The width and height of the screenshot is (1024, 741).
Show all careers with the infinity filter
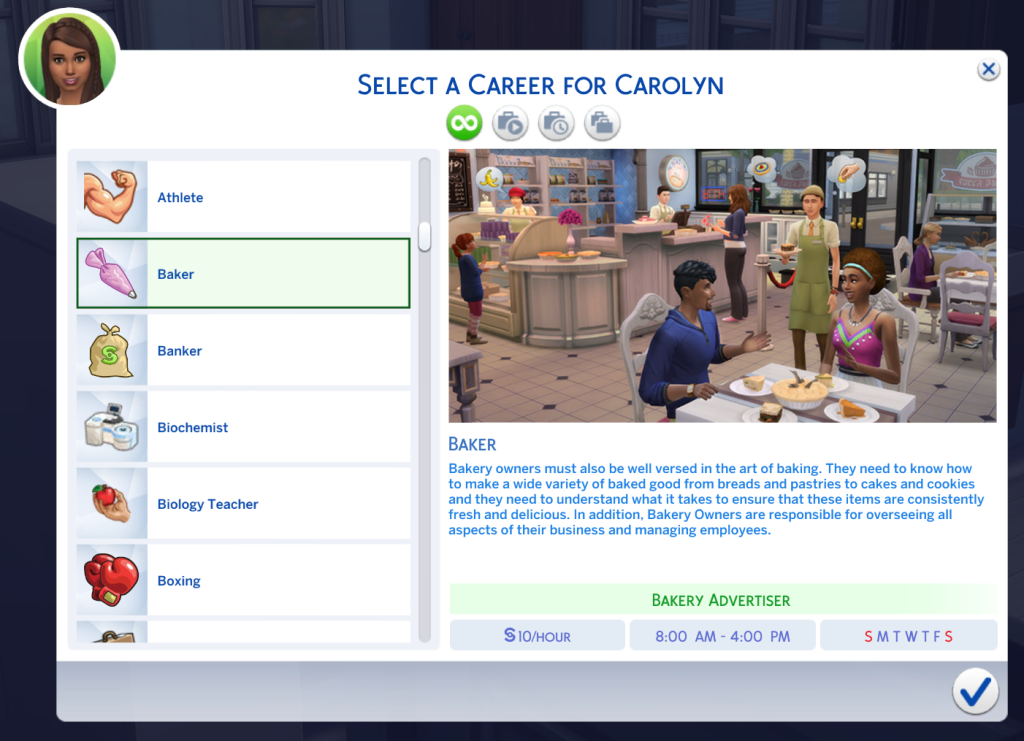(464, 124)
